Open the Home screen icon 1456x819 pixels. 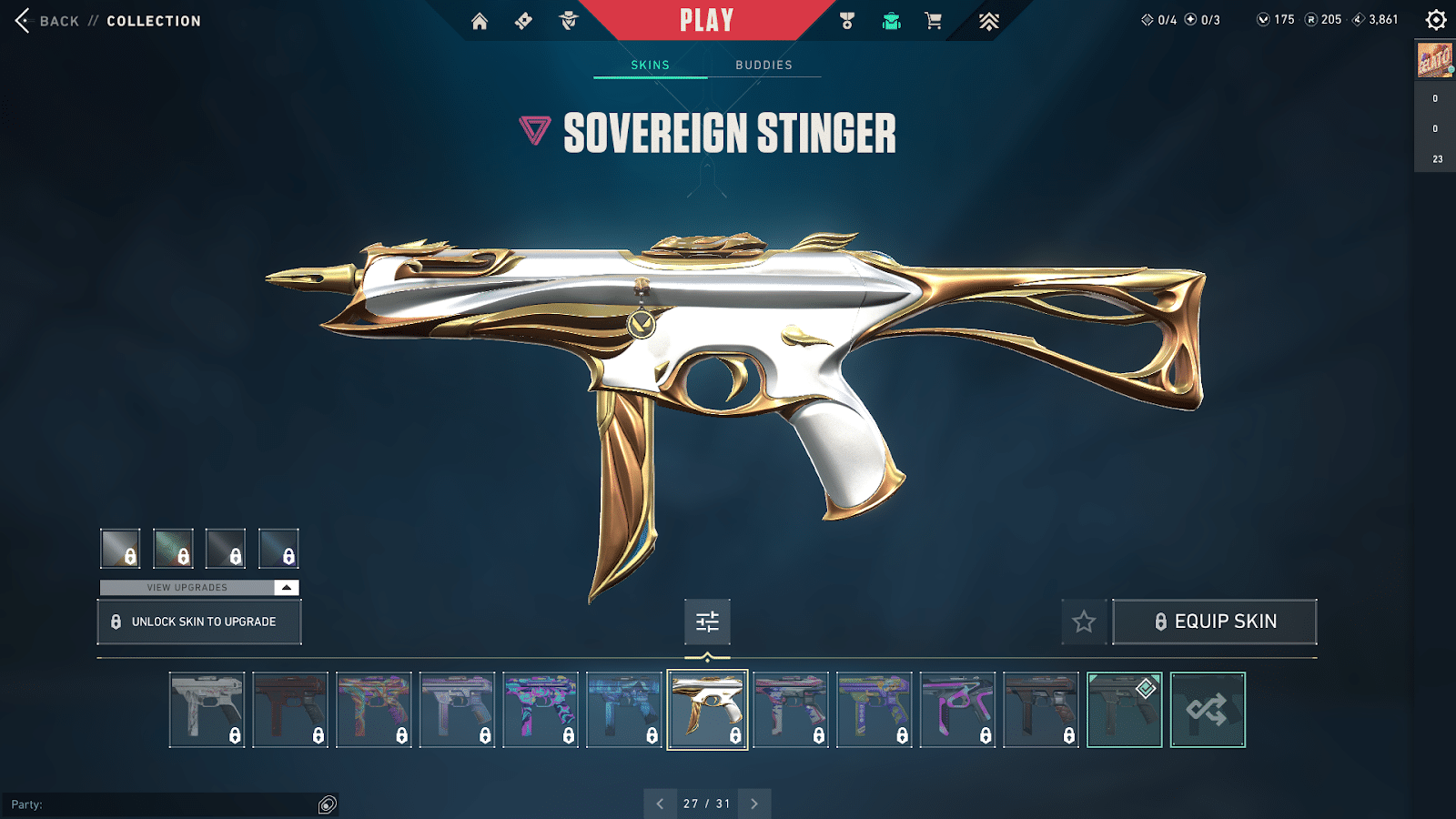(x=480, y=19)
